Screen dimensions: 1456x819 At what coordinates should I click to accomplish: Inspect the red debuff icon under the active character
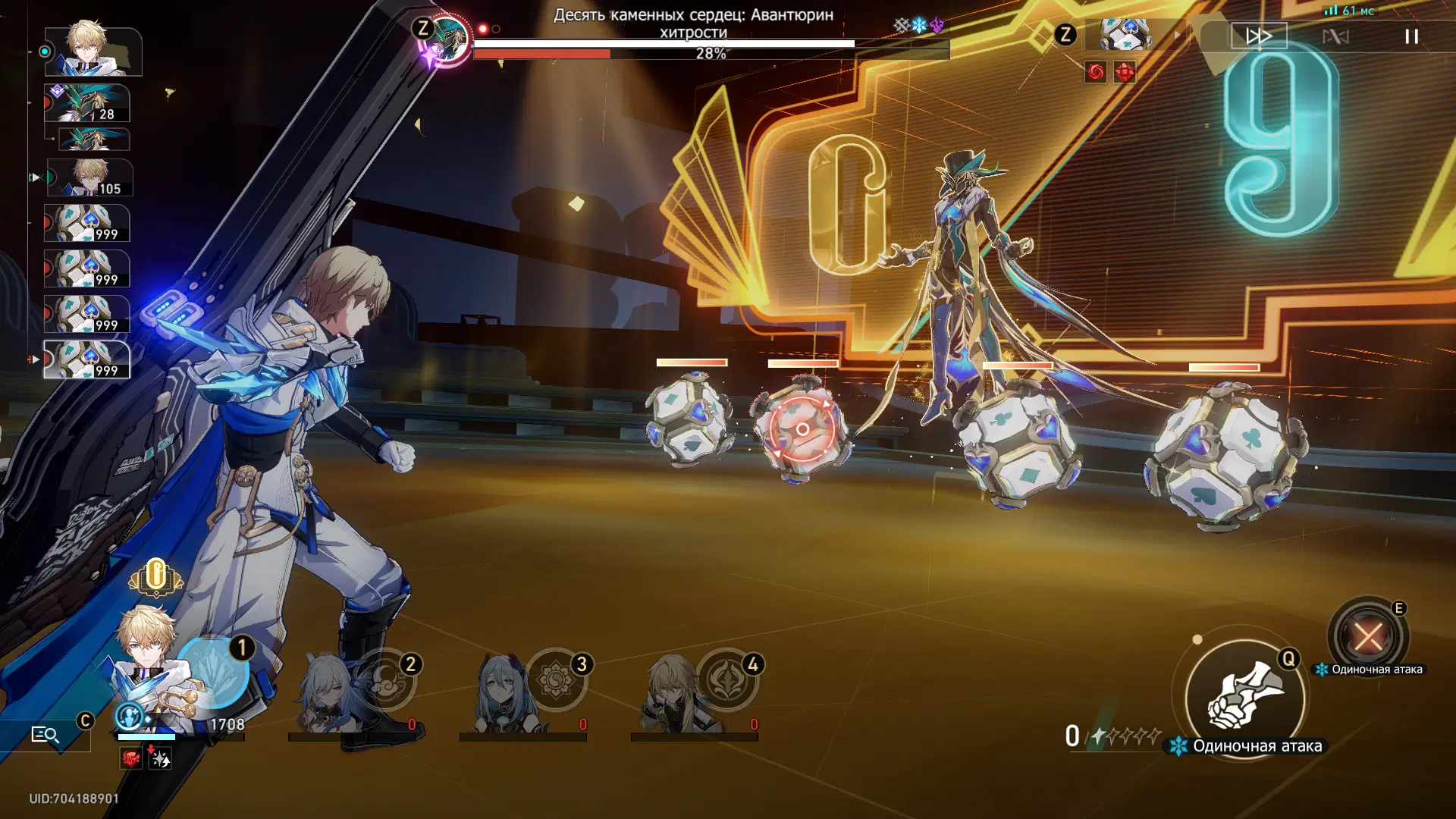click(x=131, y=758)
